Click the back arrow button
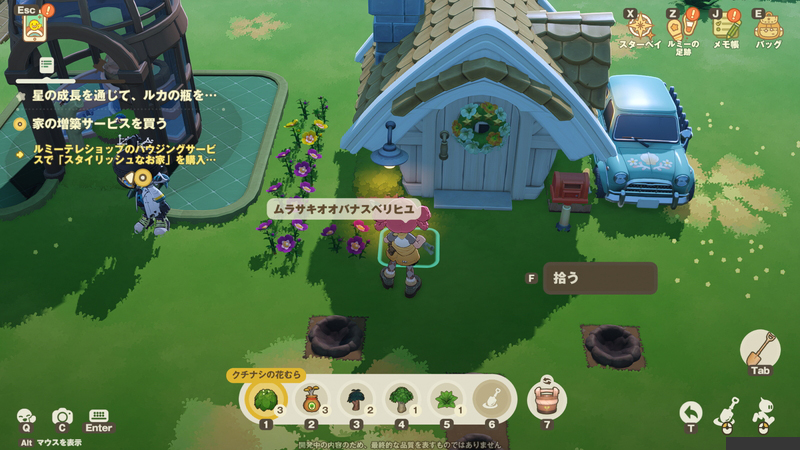 [x=691, y=412]
